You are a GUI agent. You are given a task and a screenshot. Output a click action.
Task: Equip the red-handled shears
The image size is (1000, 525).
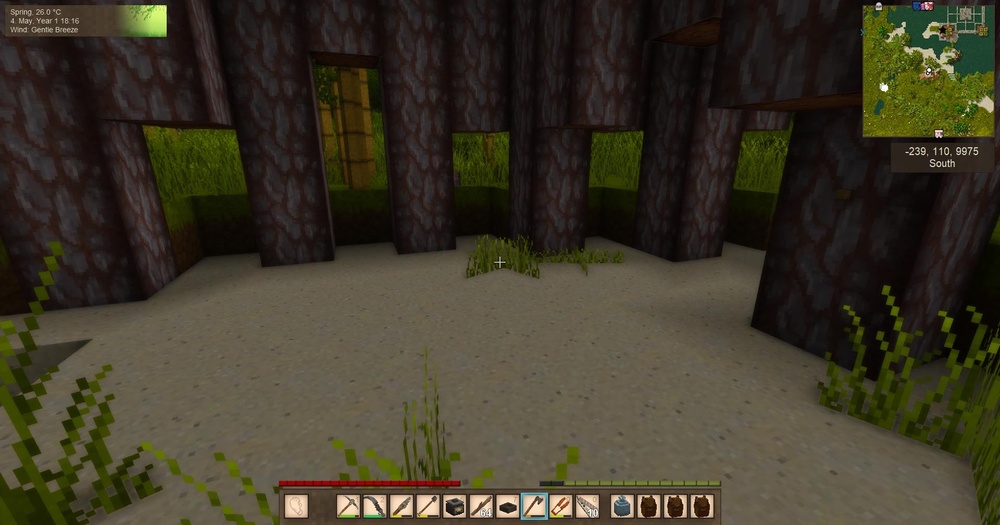click(561, 506)
